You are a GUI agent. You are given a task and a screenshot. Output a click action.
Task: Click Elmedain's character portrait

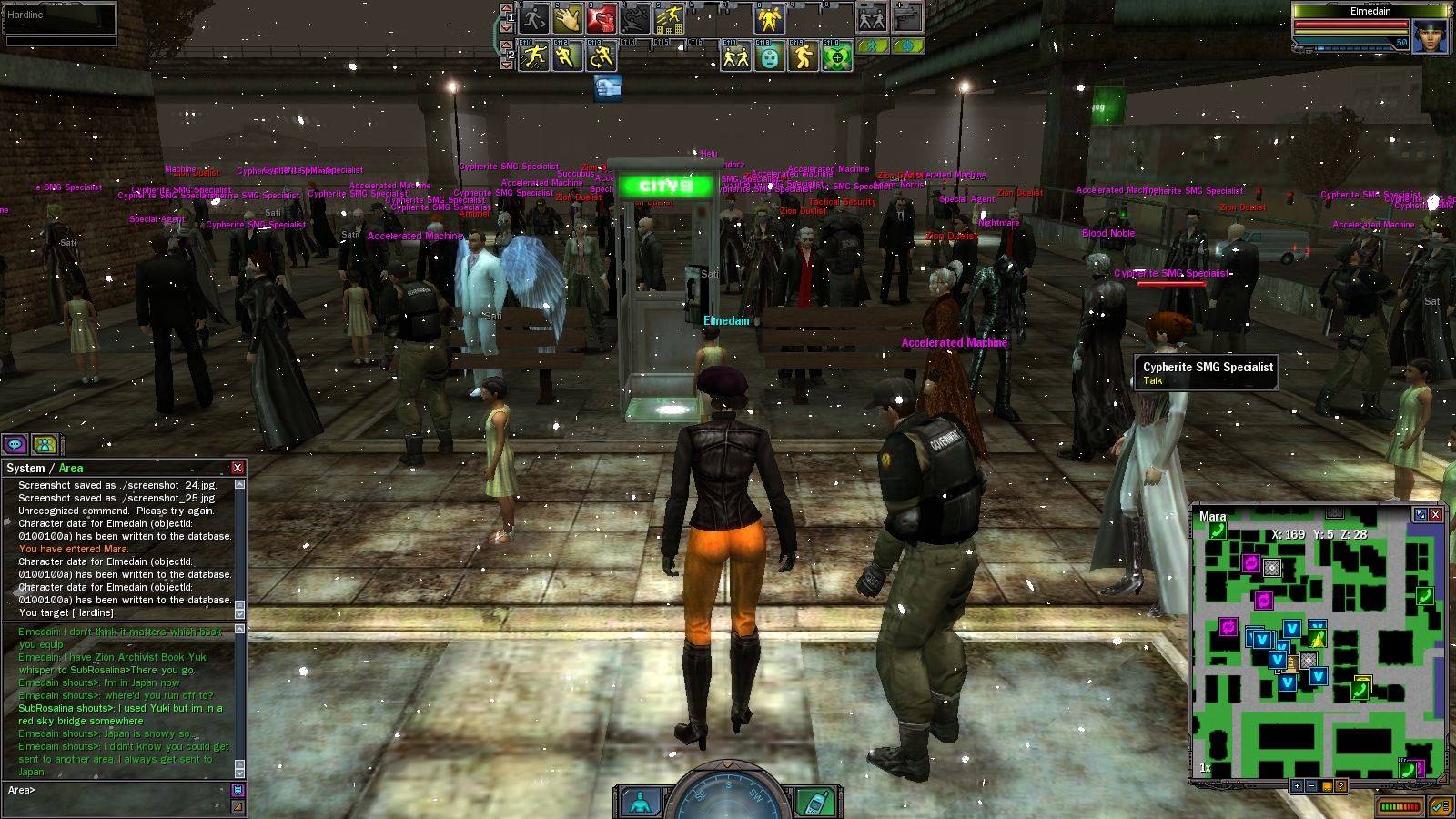tap(1429, 36)
